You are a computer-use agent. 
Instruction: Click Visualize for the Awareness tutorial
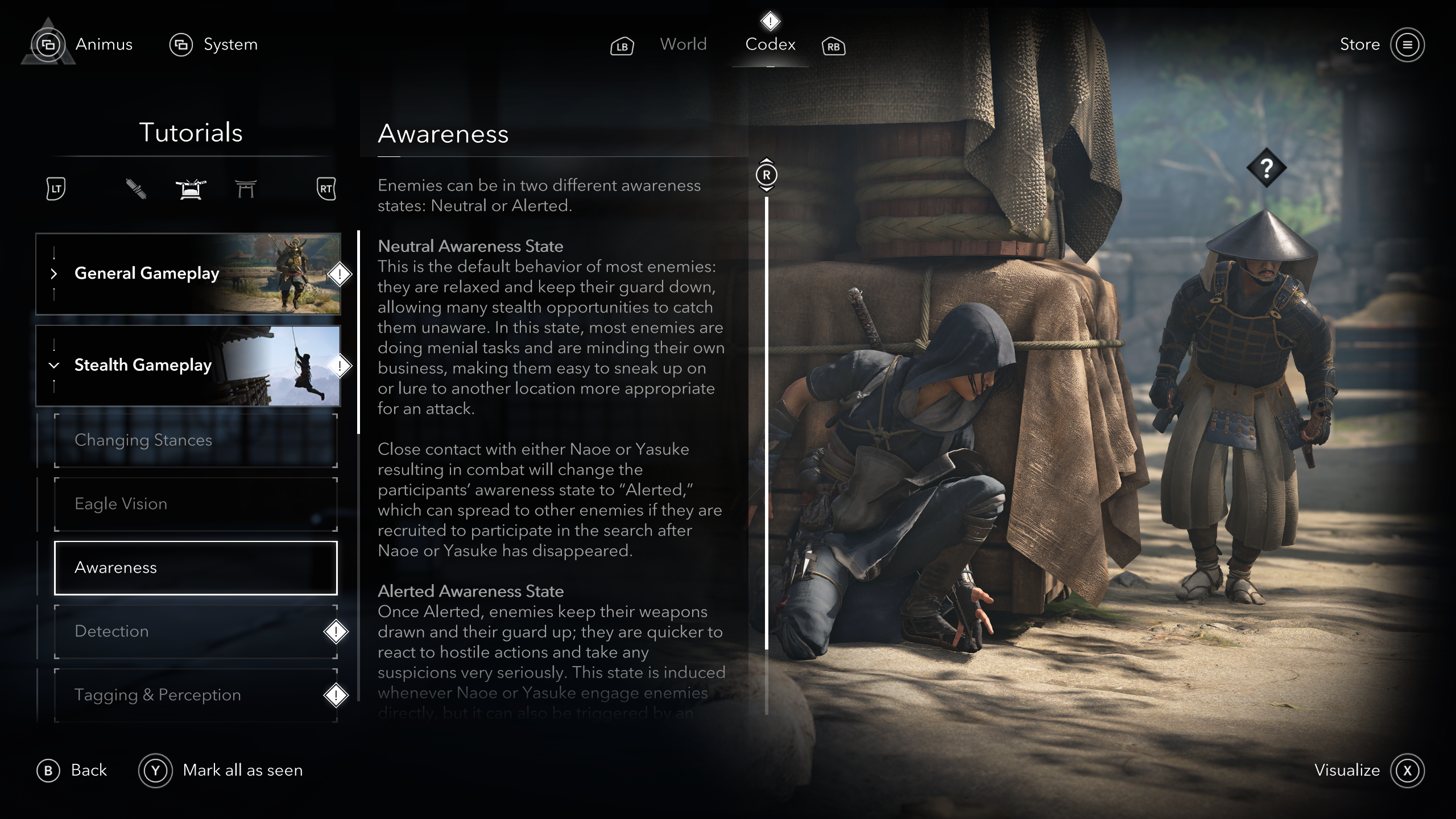click(x=1368, y=771)
